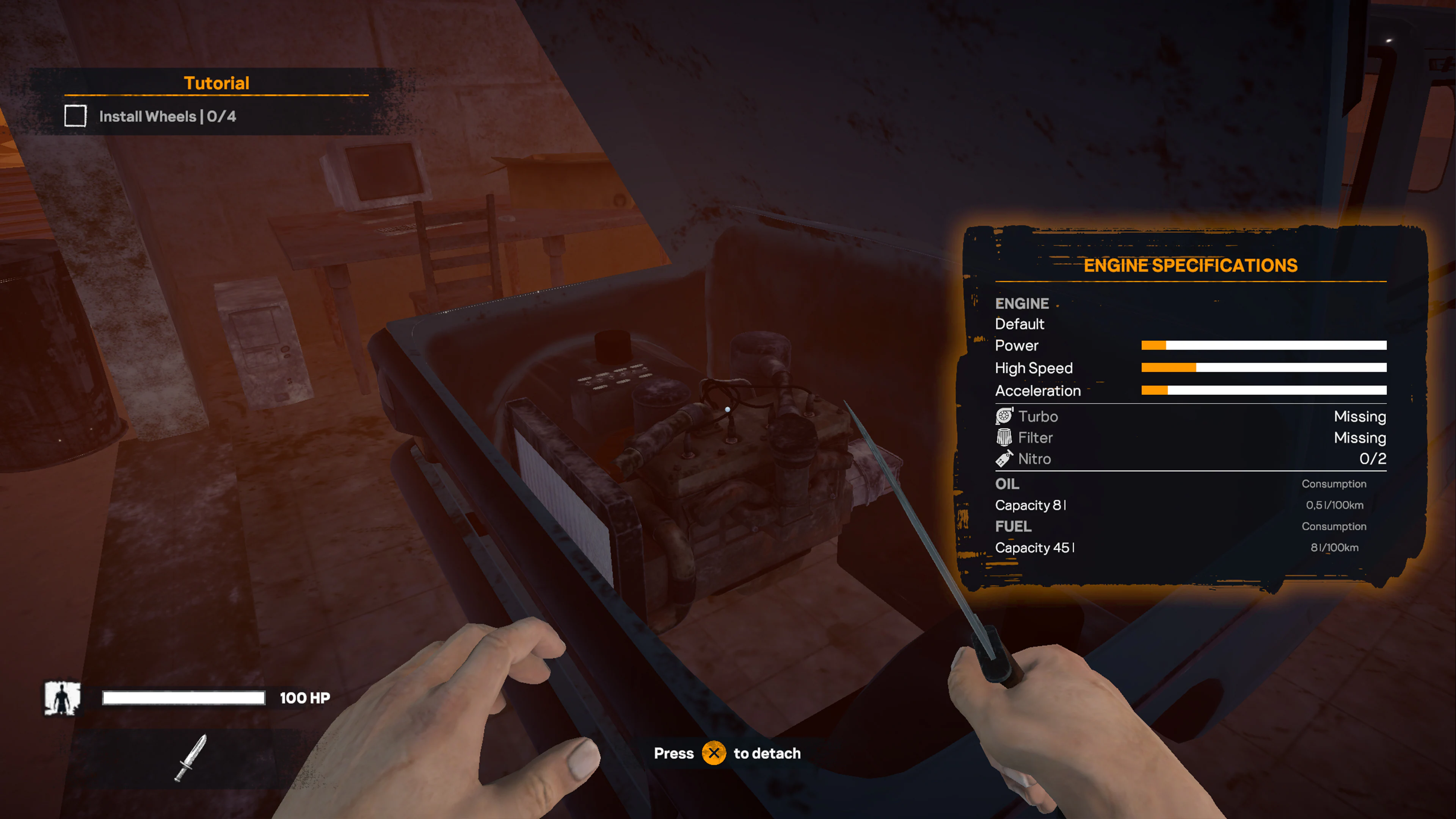
Task: Click the 'to detach' prompt text
Action: pos(767,753)
